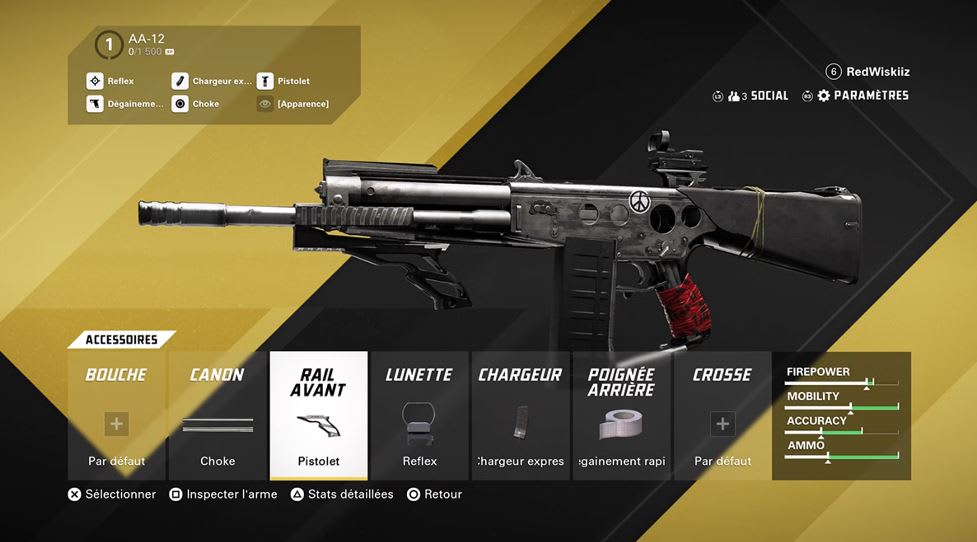The height and width of the screenshot is (542, 977).
Task: Choose the Rail Avant Pistolet slot
Action: (318, 415)
